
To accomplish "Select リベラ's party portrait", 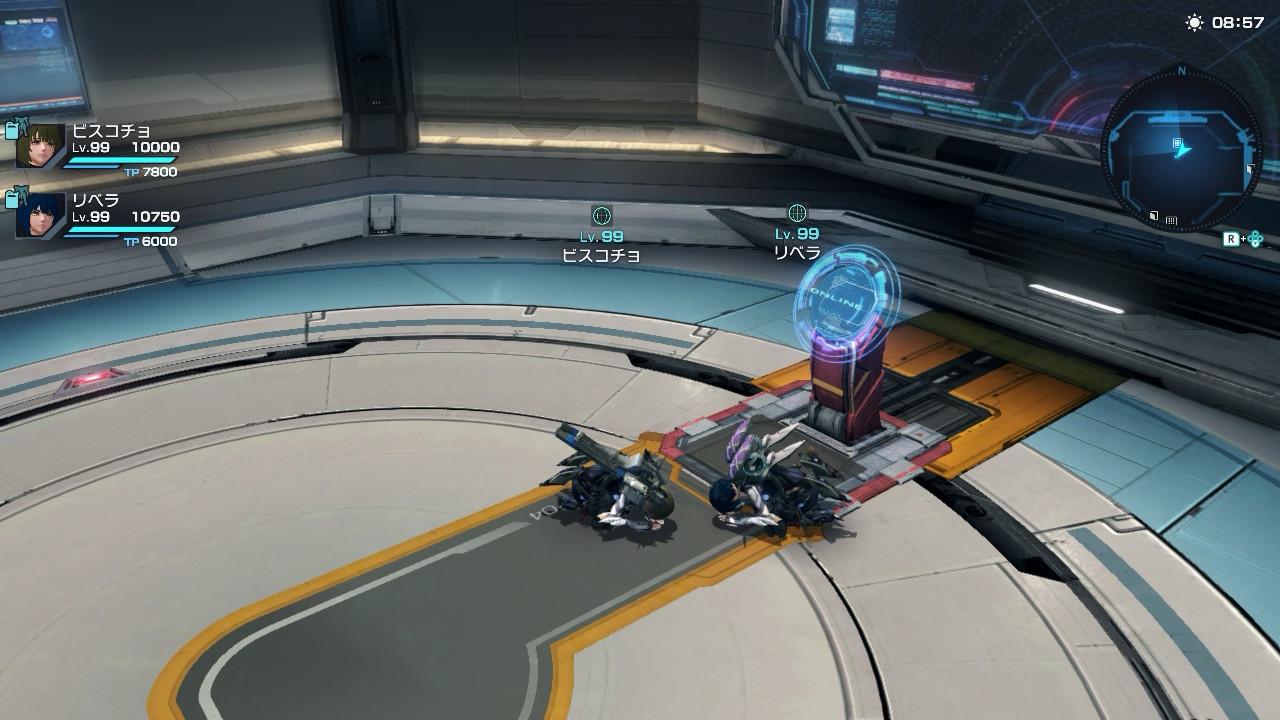I will click(41, 215).
